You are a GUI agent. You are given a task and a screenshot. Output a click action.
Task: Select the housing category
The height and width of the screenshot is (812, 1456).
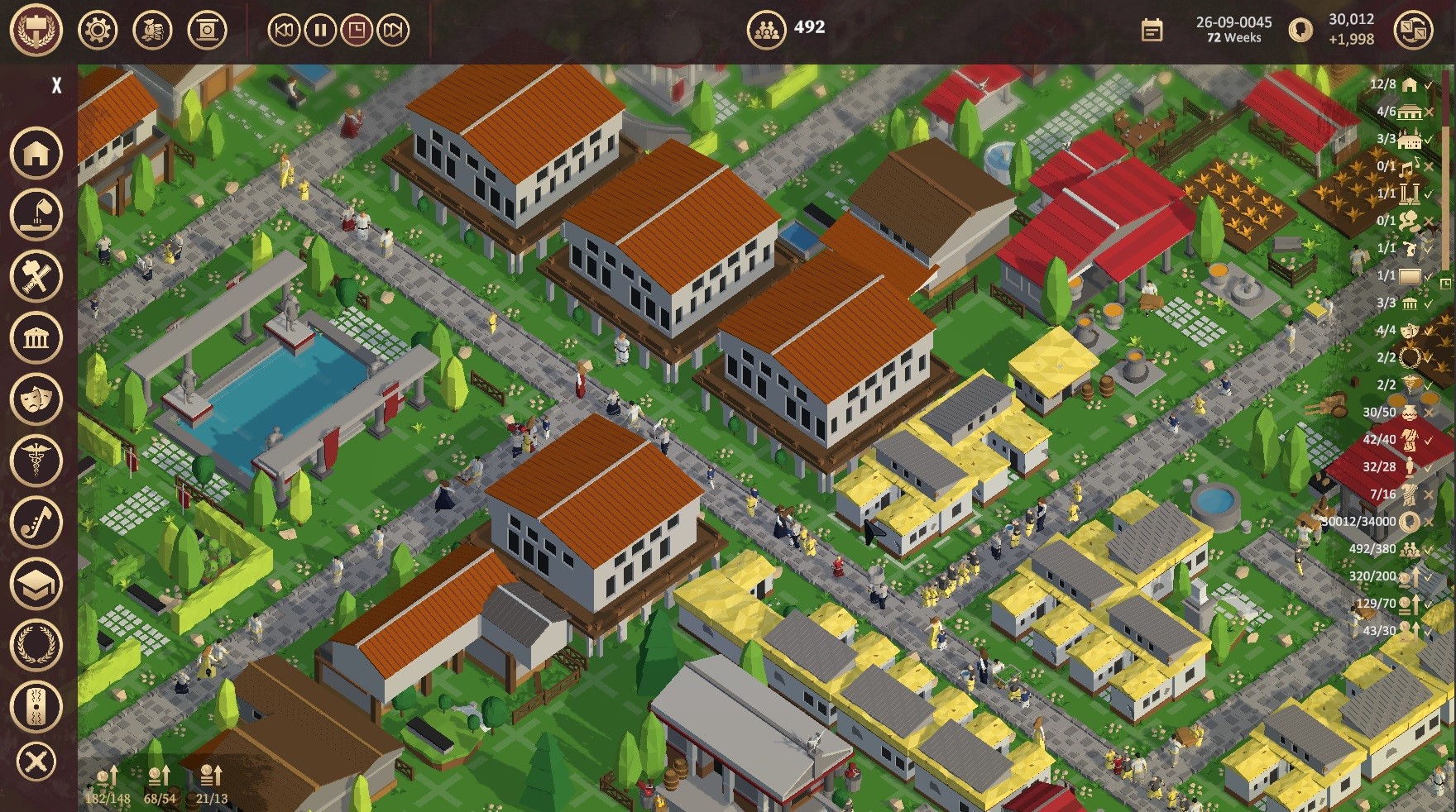point(36,153)
